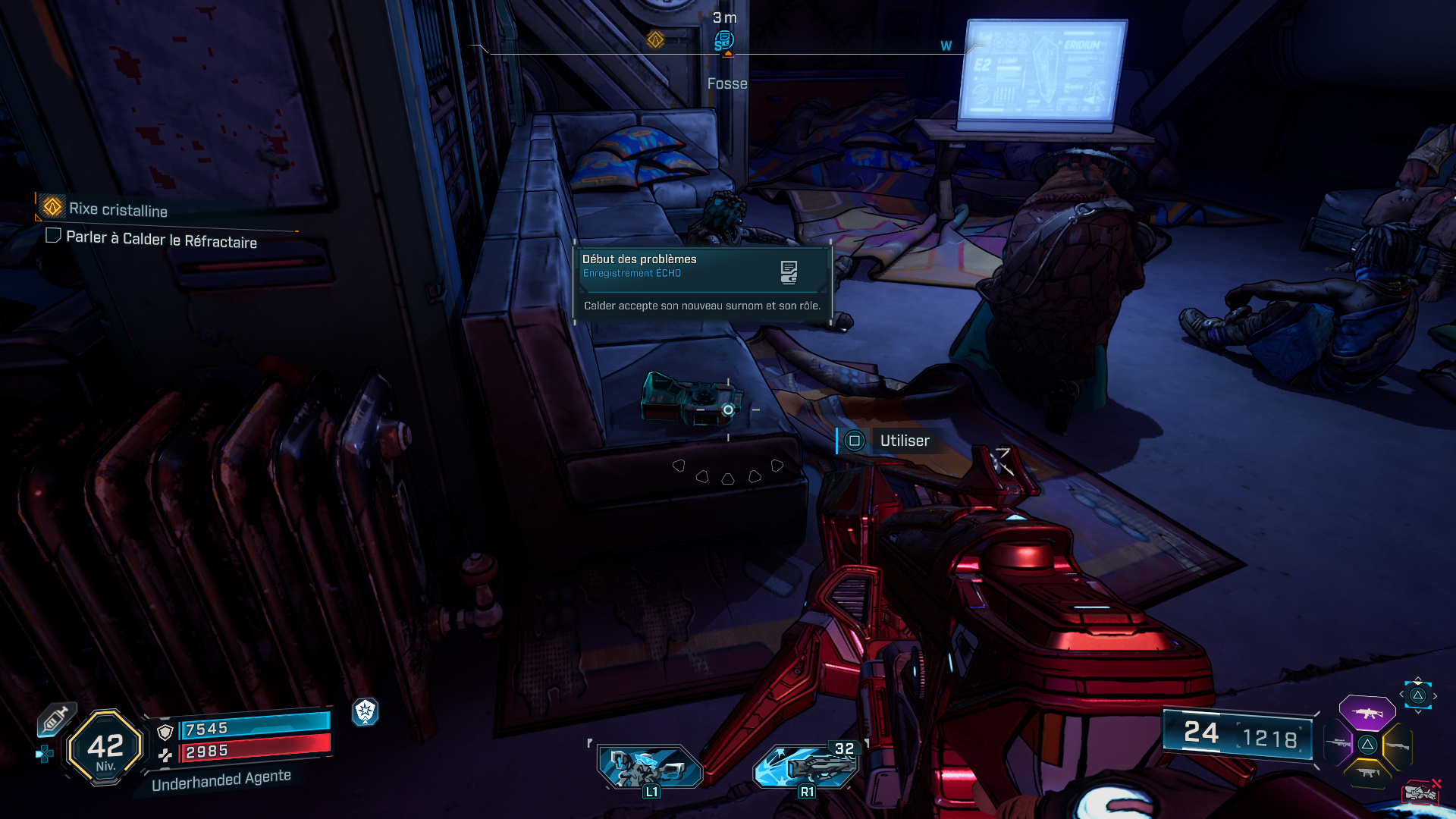Open the downward chevron under the swap icon
Screen dimensions: 1456x819
(x=1417, y=711)
